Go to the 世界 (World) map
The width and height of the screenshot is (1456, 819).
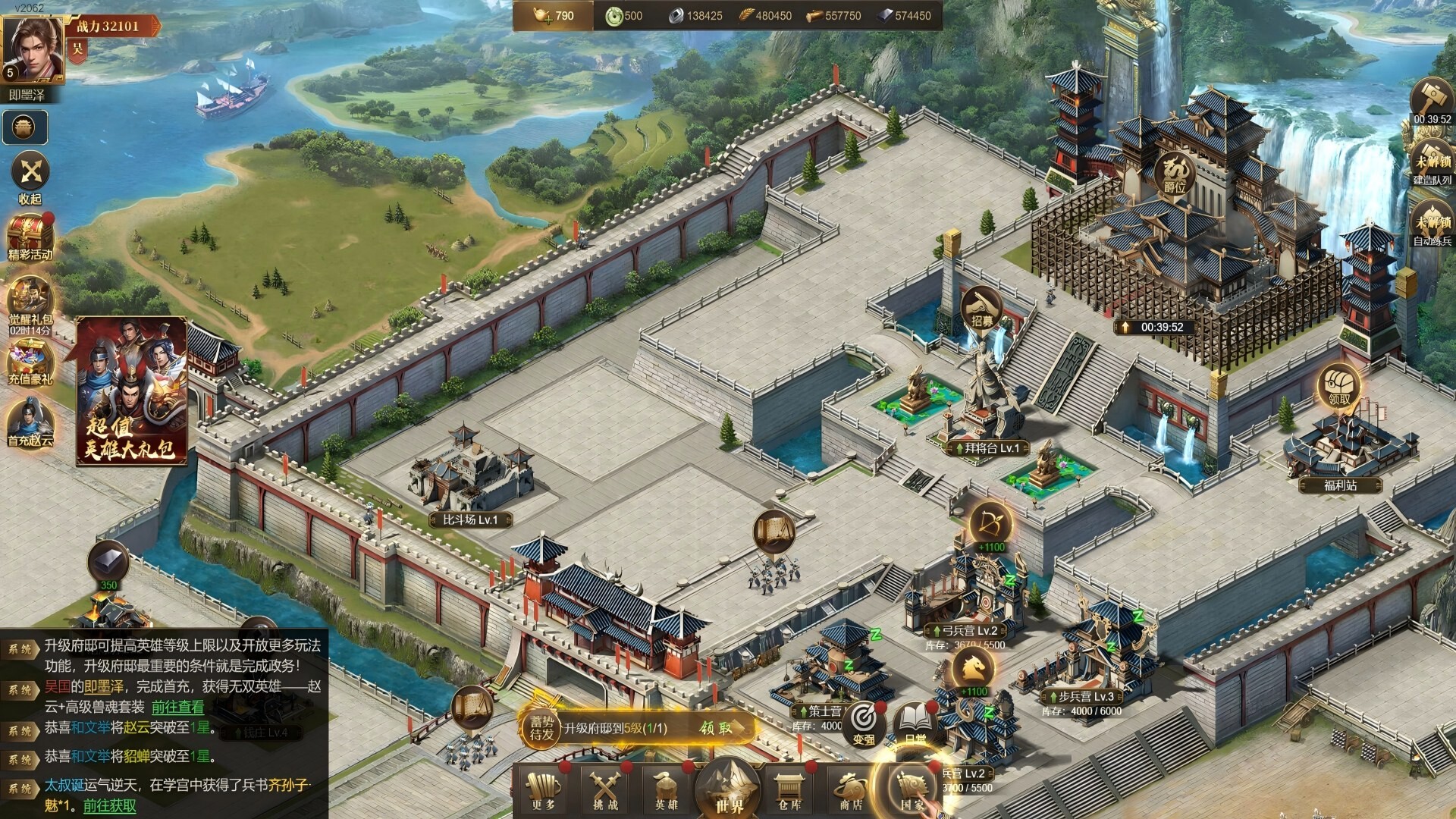728,789
